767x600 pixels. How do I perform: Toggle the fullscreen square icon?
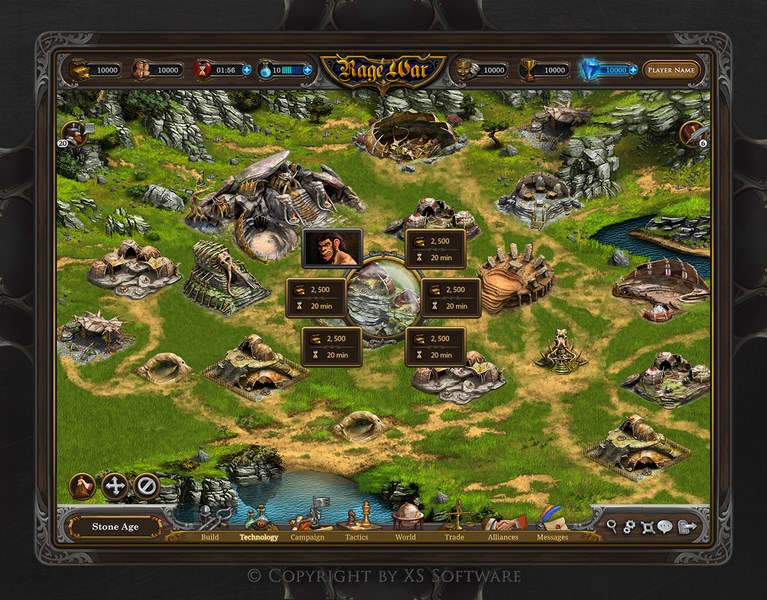pos(646,526)
